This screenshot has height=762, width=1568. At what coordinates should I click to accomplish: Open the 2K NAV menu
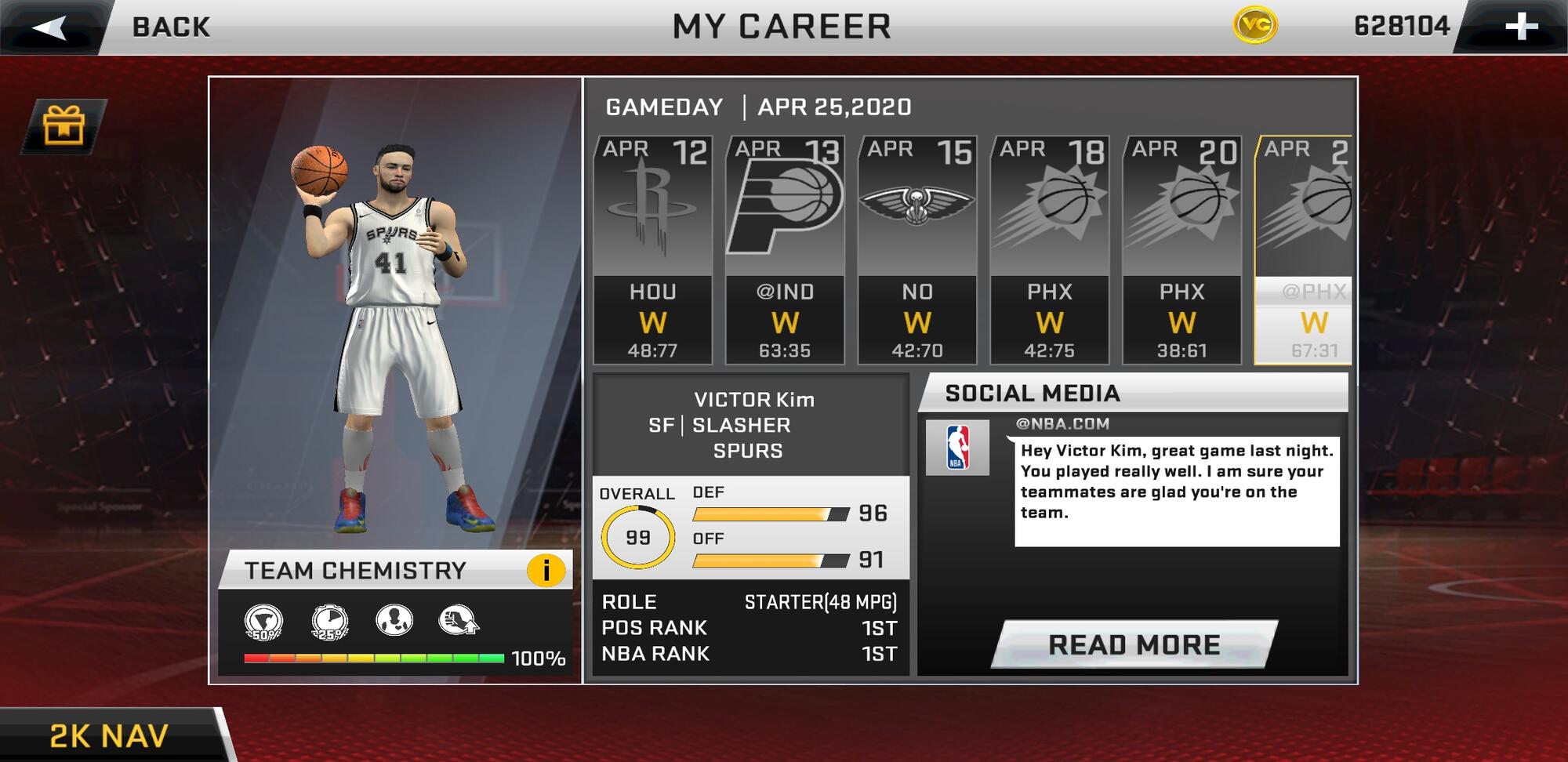(x=110, y=735)
